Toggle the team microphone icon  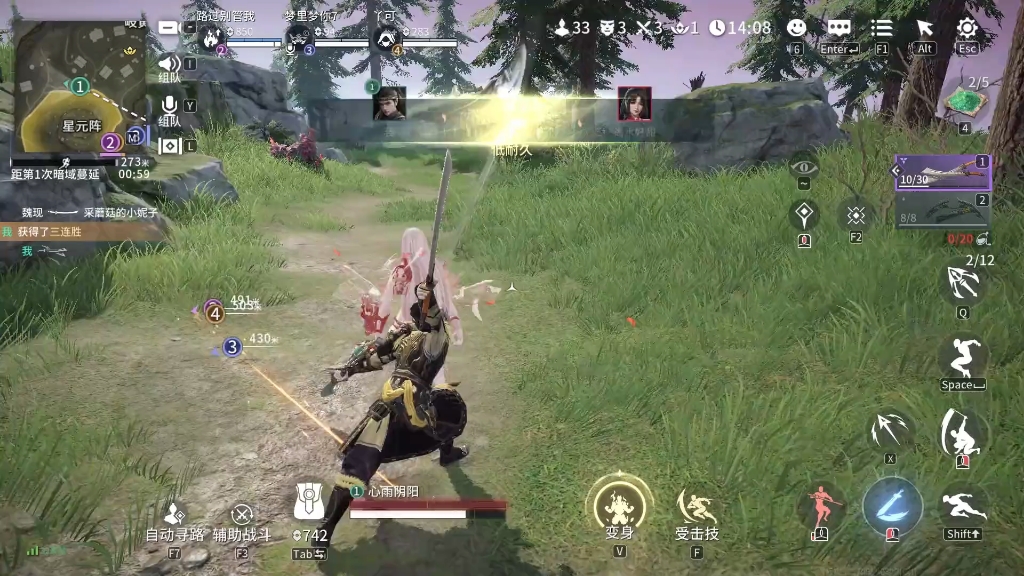pyautogui.click(x=169, y=105)
